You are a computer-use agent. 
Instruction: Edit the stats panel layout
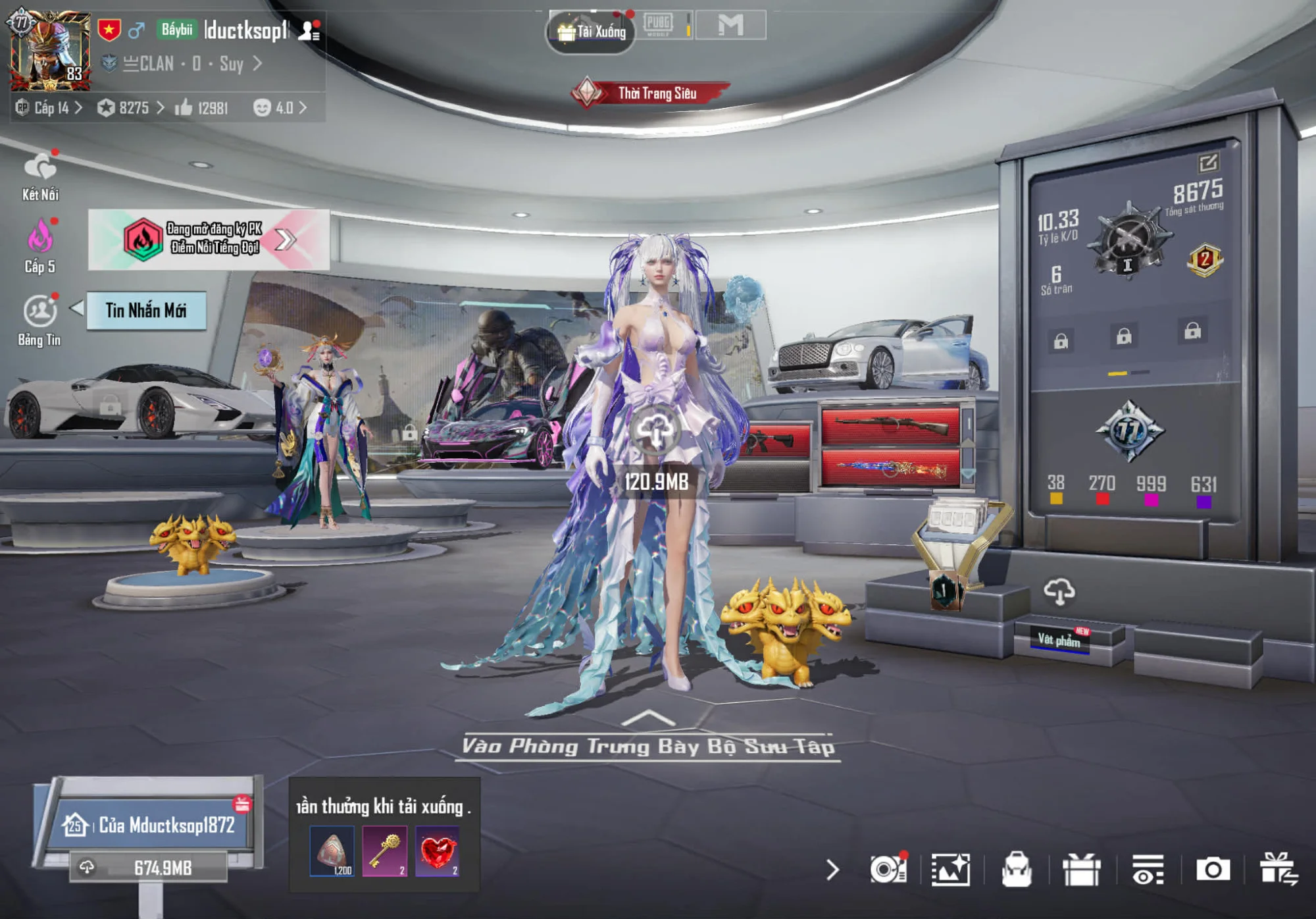pos(1209,162)
